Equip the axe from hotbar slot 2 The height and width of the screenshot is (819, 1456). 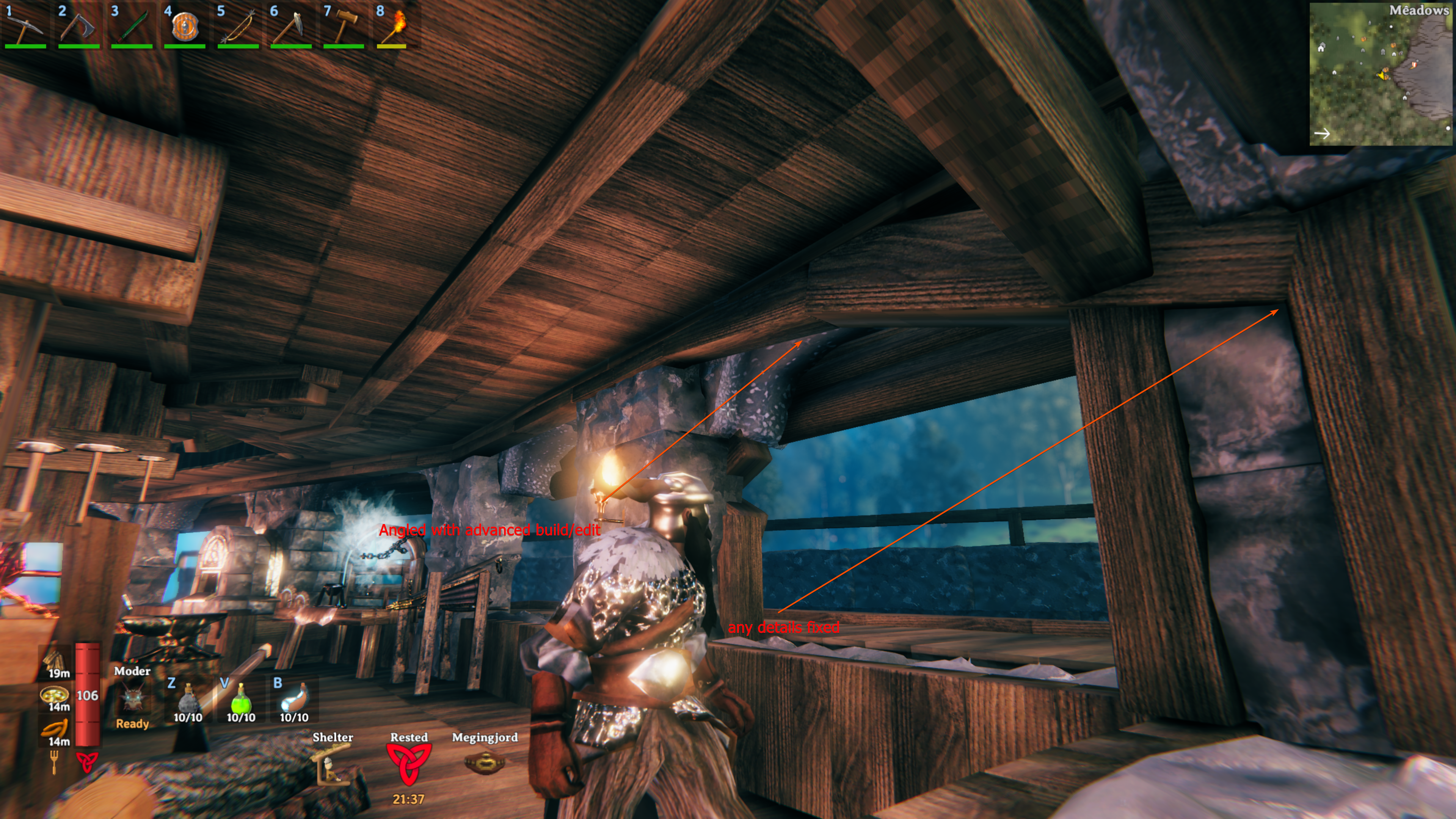coord(78,26)
